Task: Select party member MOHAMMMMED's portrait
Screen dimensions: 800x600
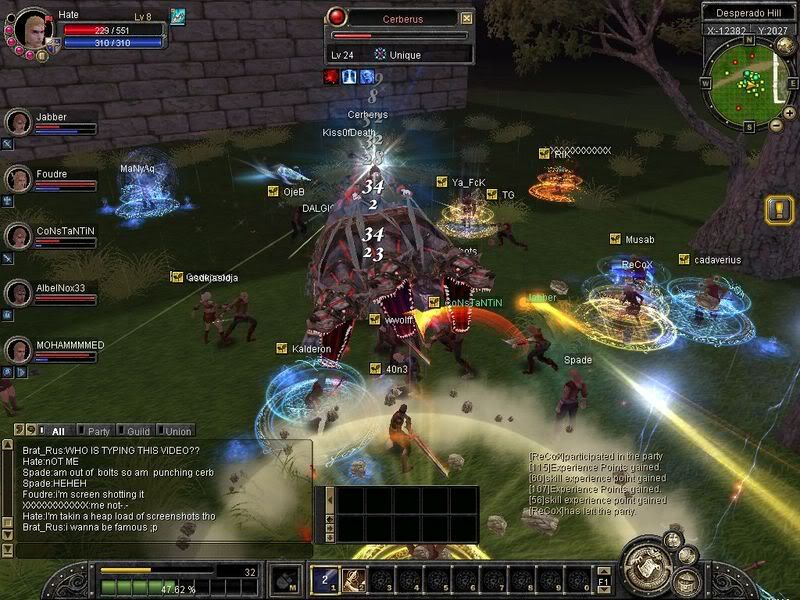Action: pos(18,350)
